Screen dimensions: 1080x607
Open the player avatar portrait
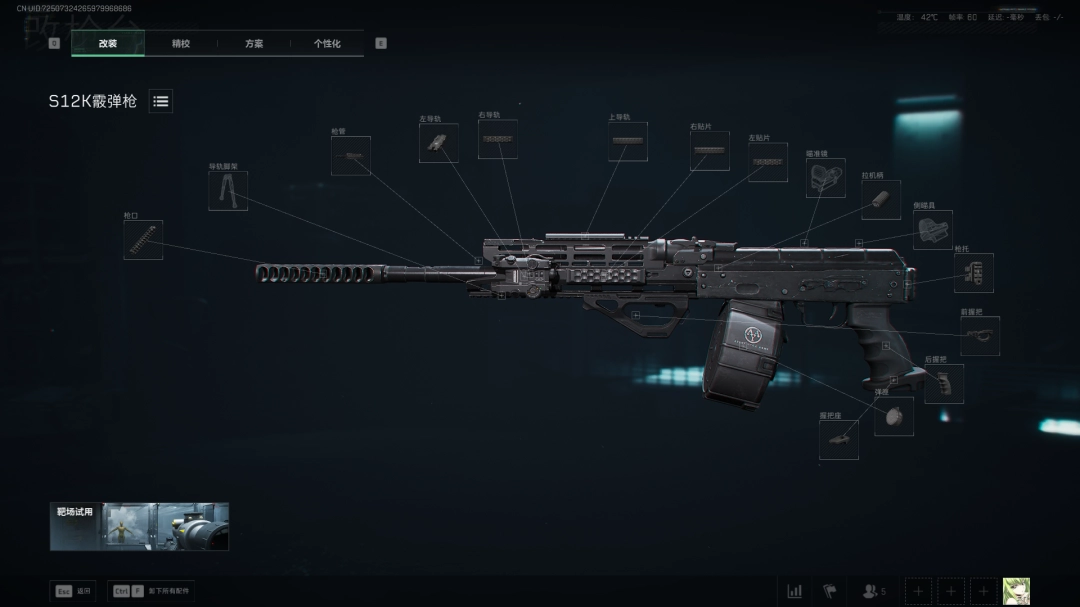(1016, 591)
